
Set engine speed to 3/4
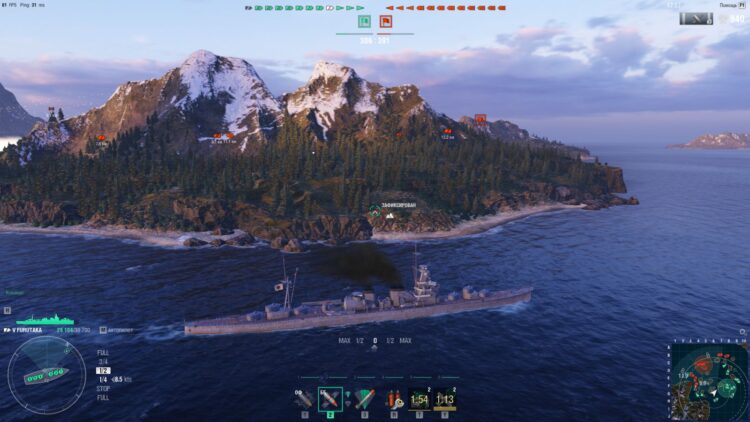point(102,362)
